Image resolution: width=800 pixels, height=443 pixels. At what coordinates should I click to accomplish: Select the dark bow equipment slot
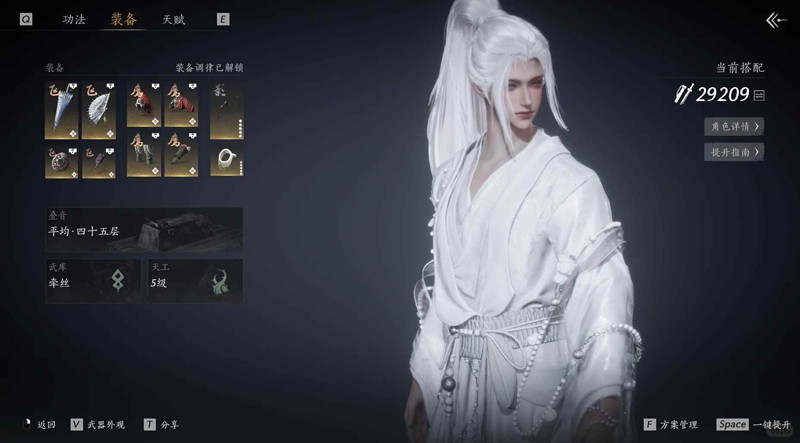(226, 111)
